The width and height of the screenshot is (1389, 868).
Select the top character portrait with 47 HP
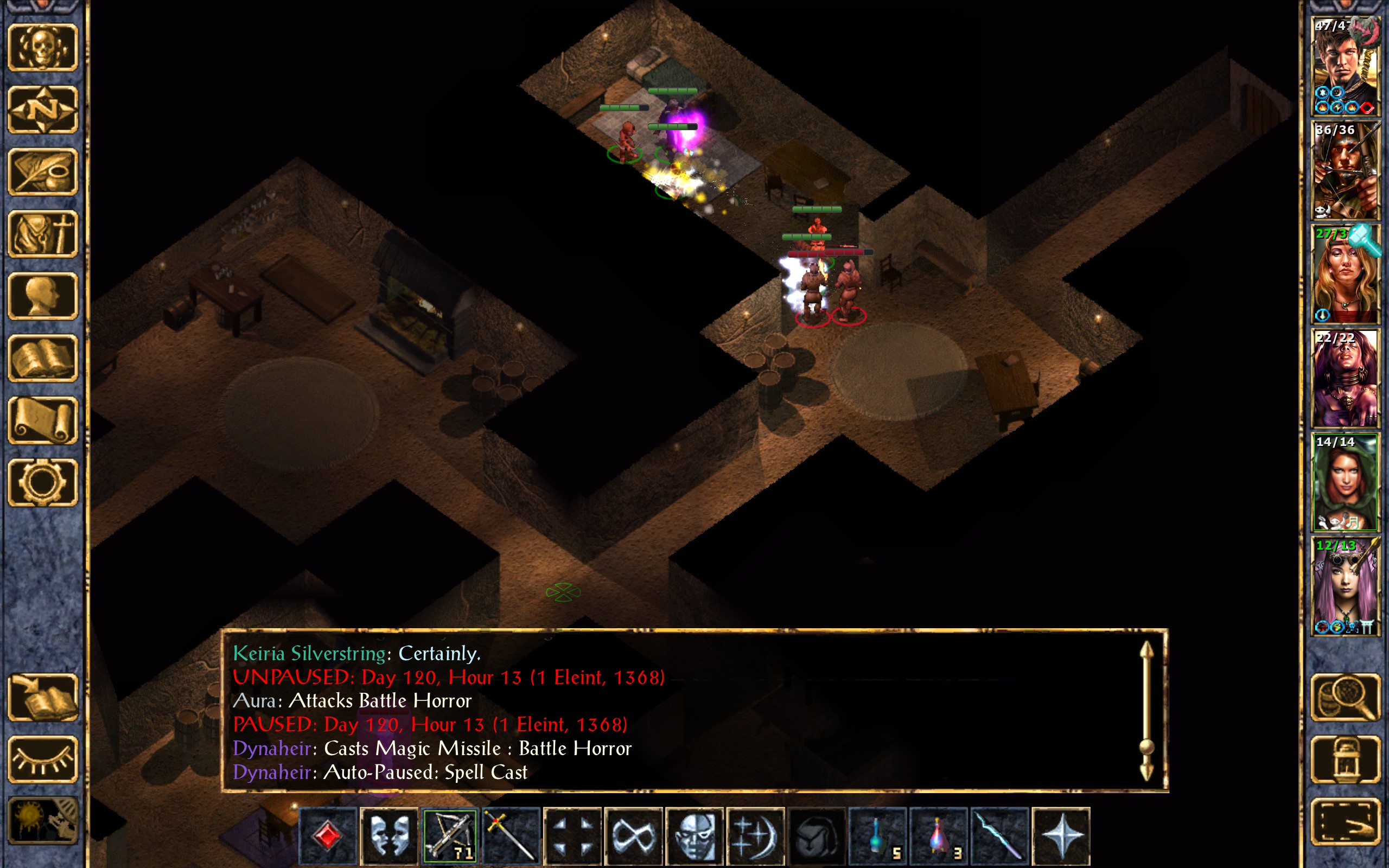pos(1345,67)
